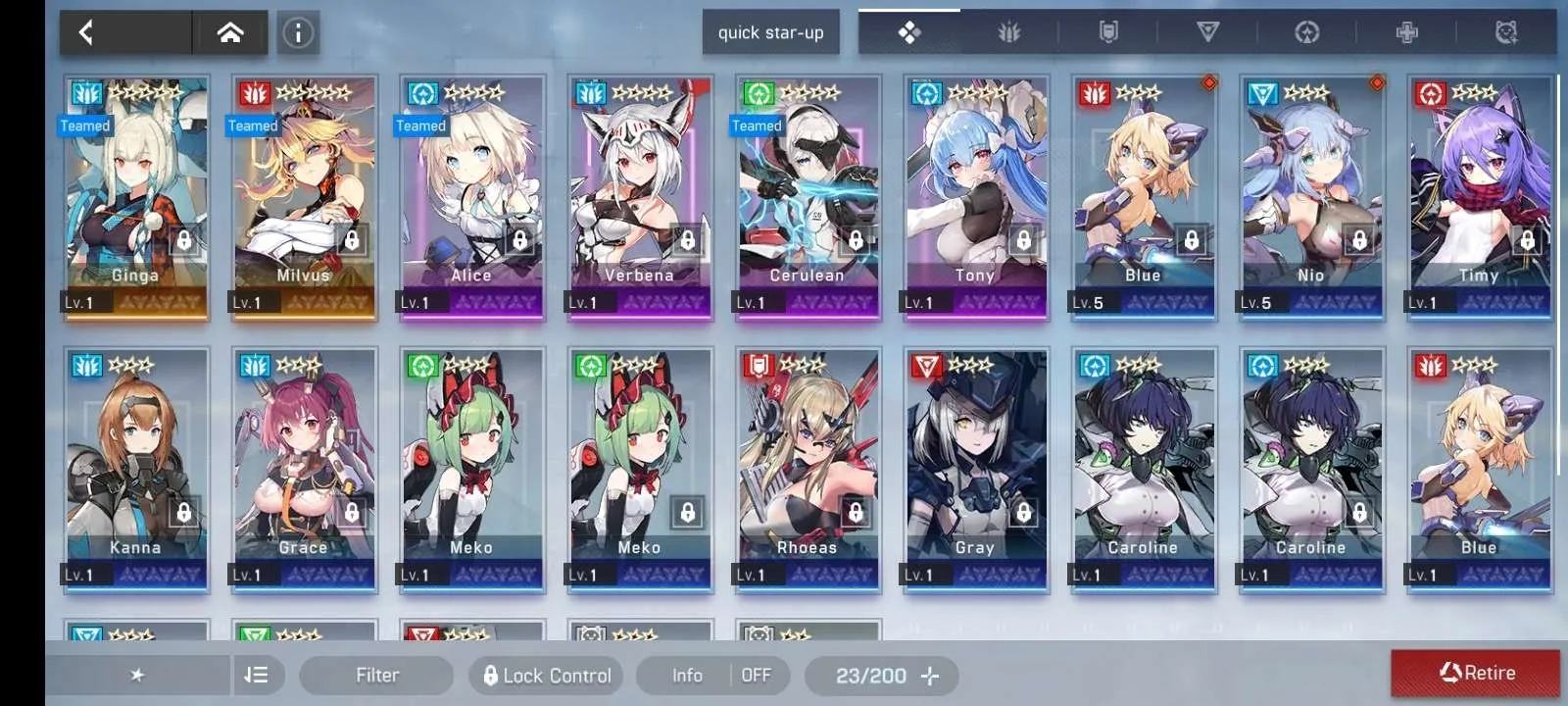
Task: Open the Rhoeas character card
Action: pos(808,469)
